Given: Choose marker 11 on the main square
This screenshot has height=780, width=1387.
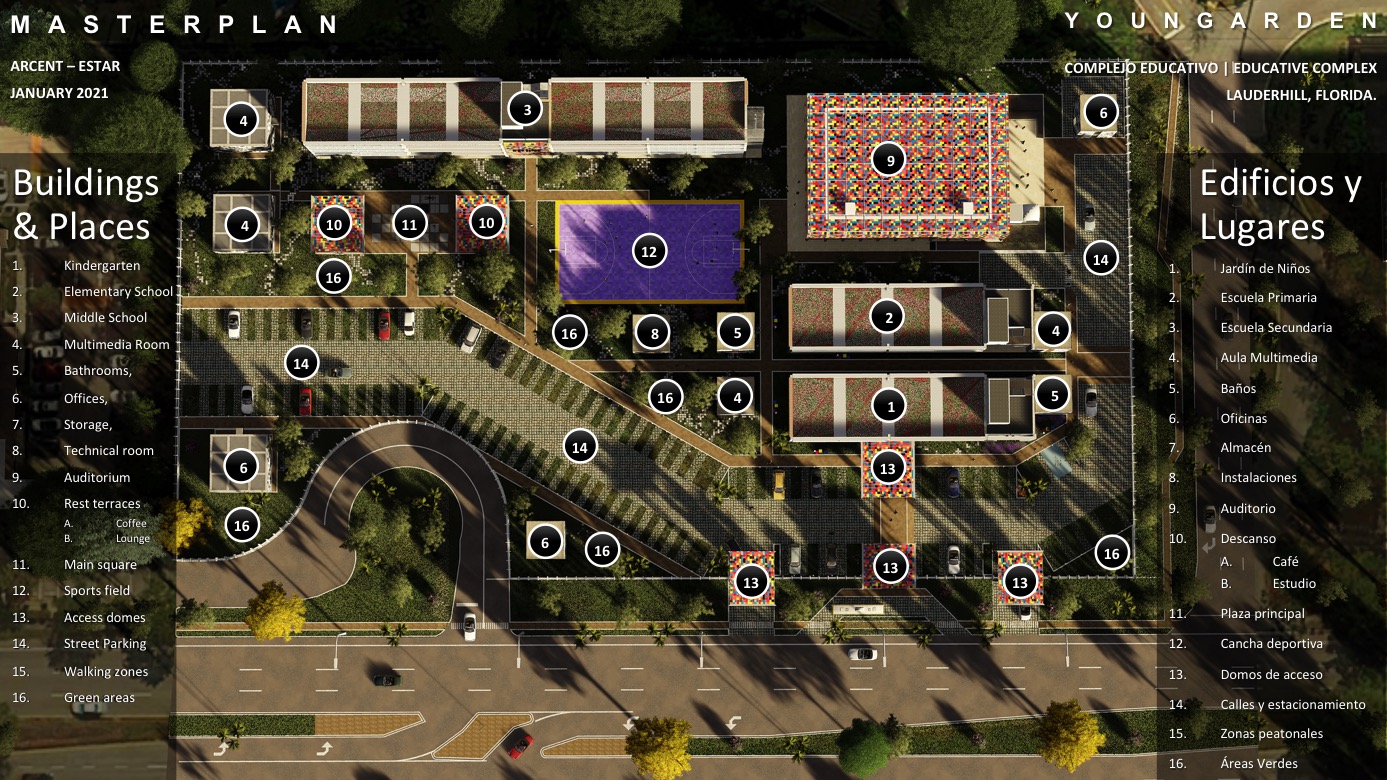Looking at the screenshot, I should pos(409,224).
